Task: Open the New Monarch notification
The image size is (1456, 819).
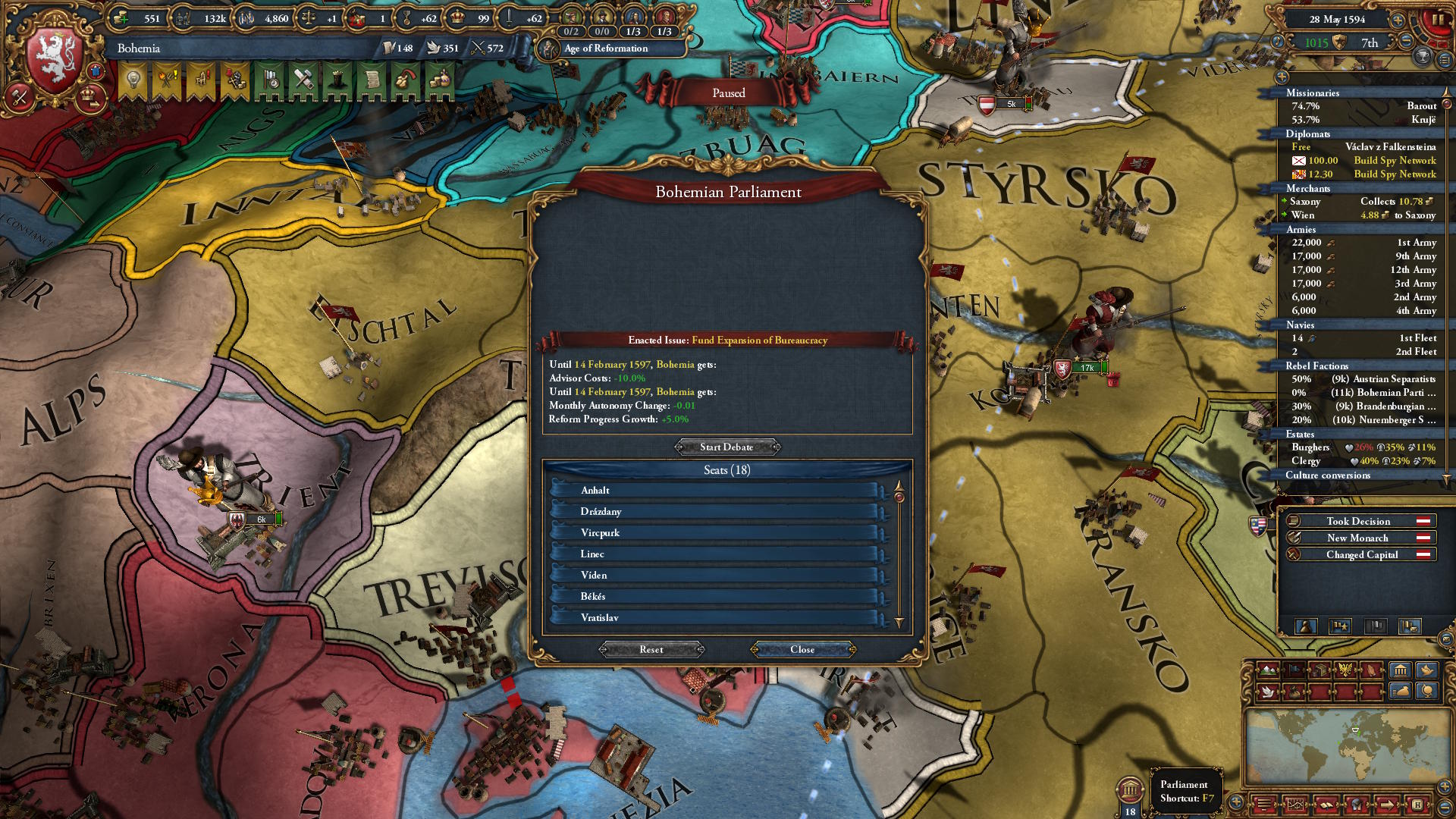Action: pyautogui.click(x=1358, y=538)
